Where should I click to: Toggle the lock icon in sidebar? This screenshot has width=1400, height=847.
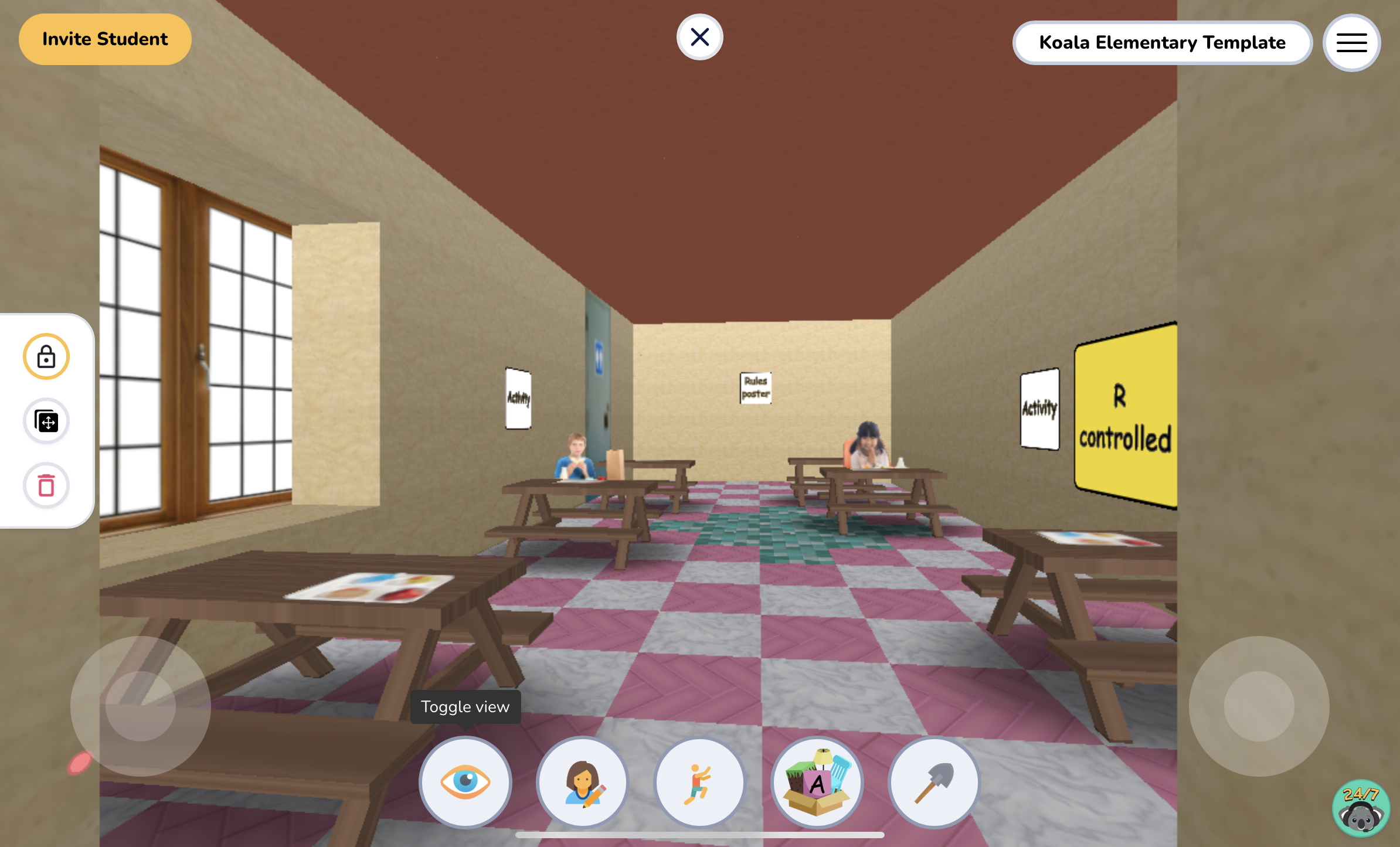pyautogui.click(x=47, y=356)
